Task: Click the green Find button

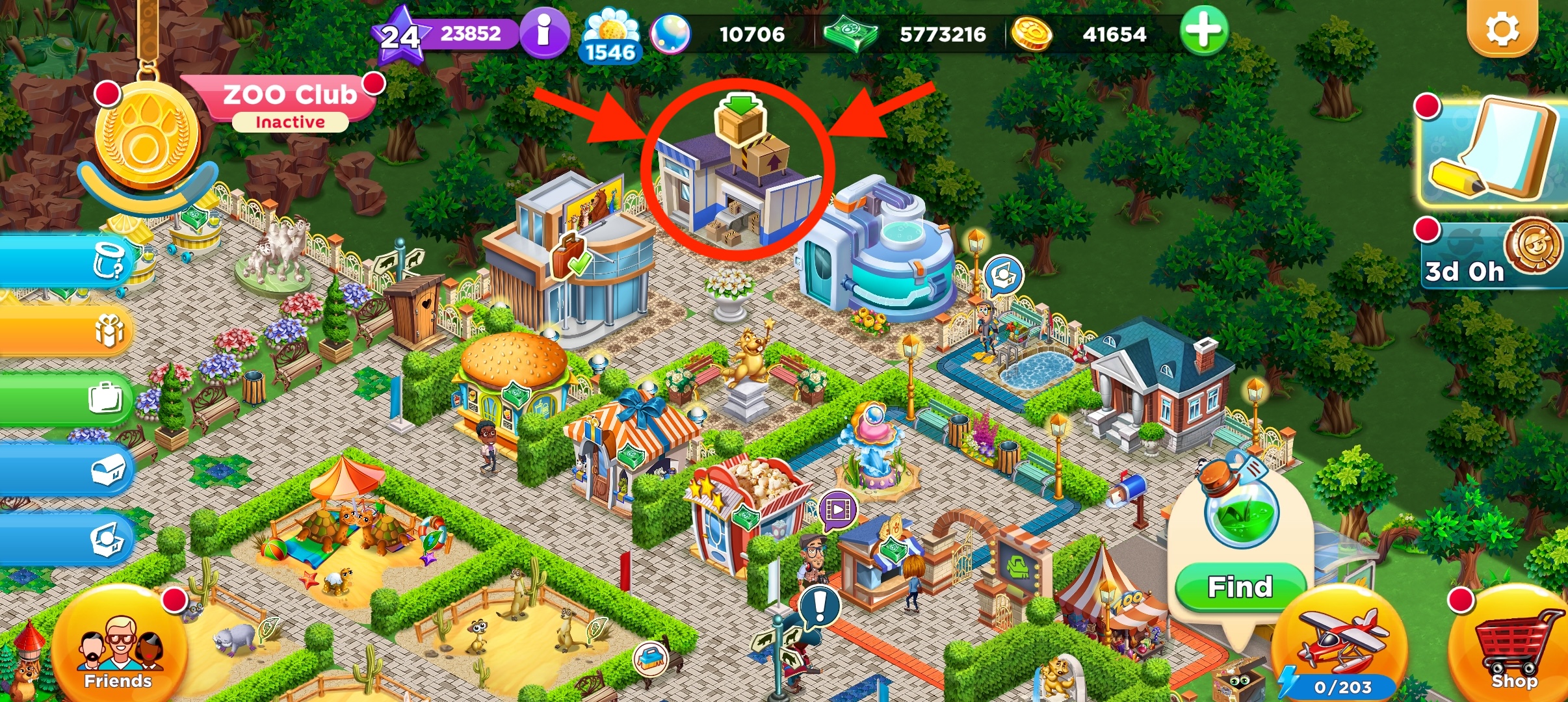Action: [x=1240, y=587]
